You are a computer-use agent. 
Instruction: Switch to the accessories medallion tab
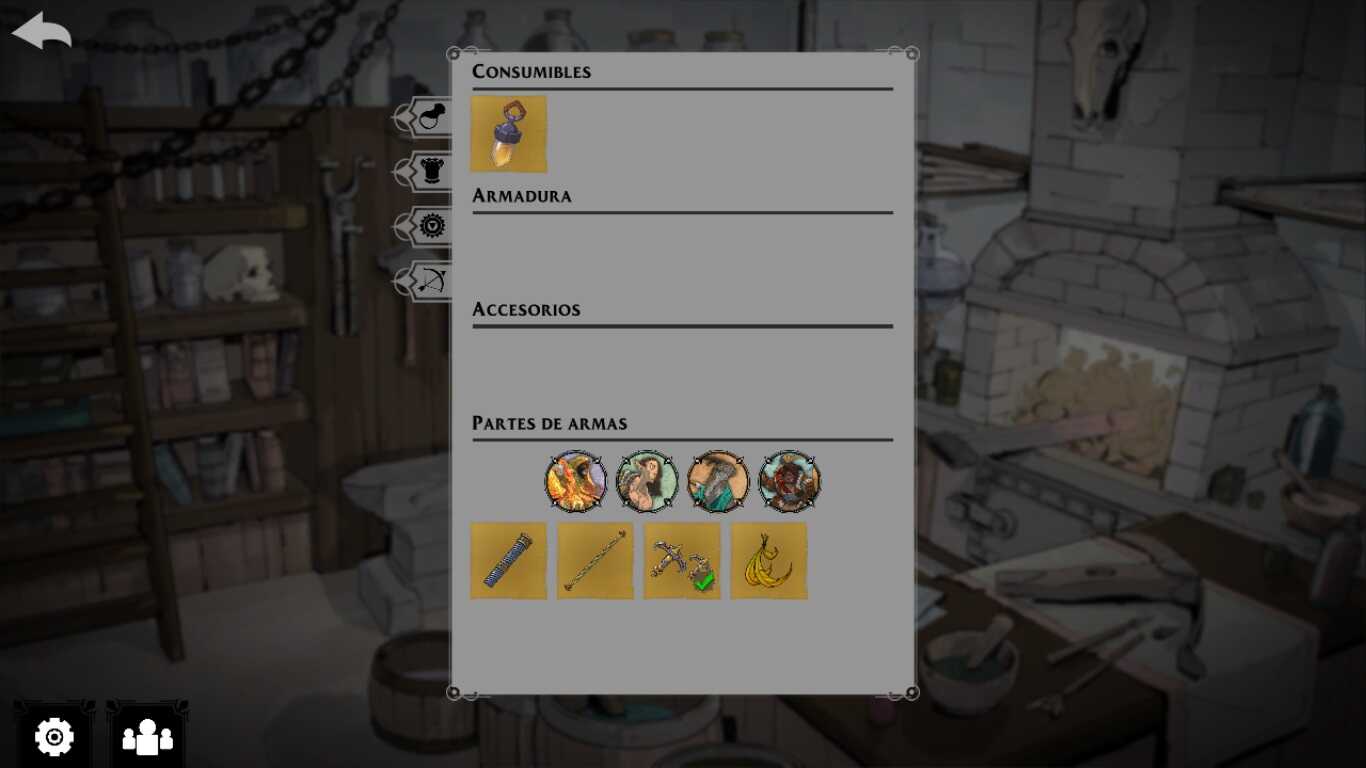point(427,227)
